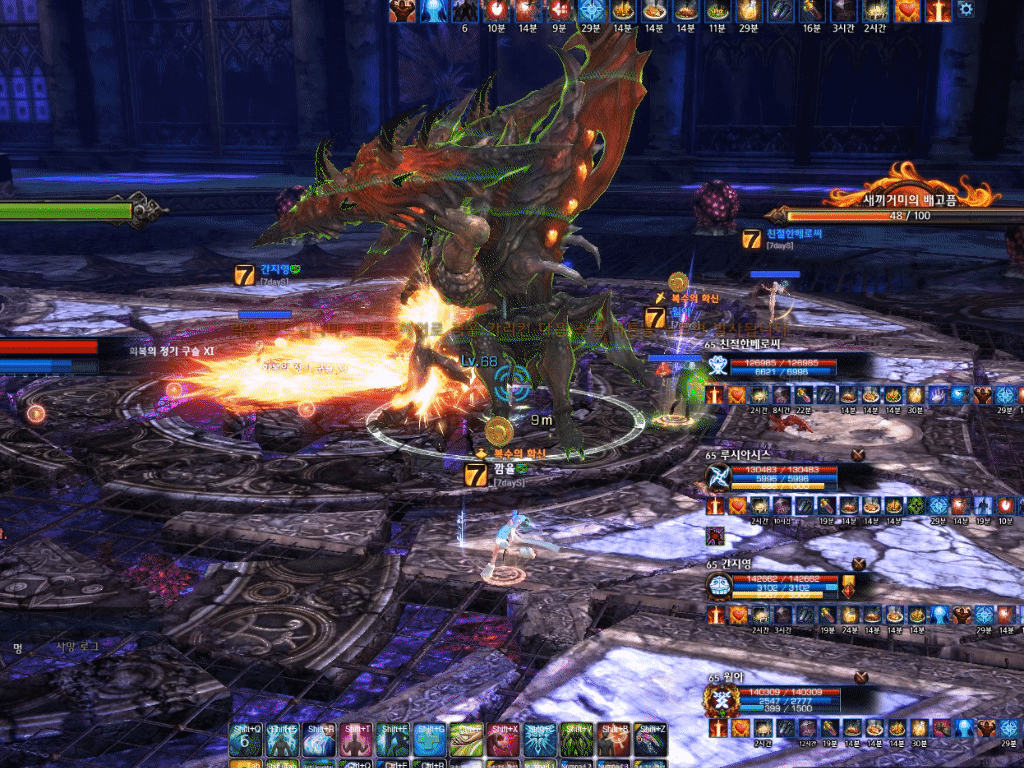Open the buff bar gear settings
The image size is (1024, 768).
(965, 9)
